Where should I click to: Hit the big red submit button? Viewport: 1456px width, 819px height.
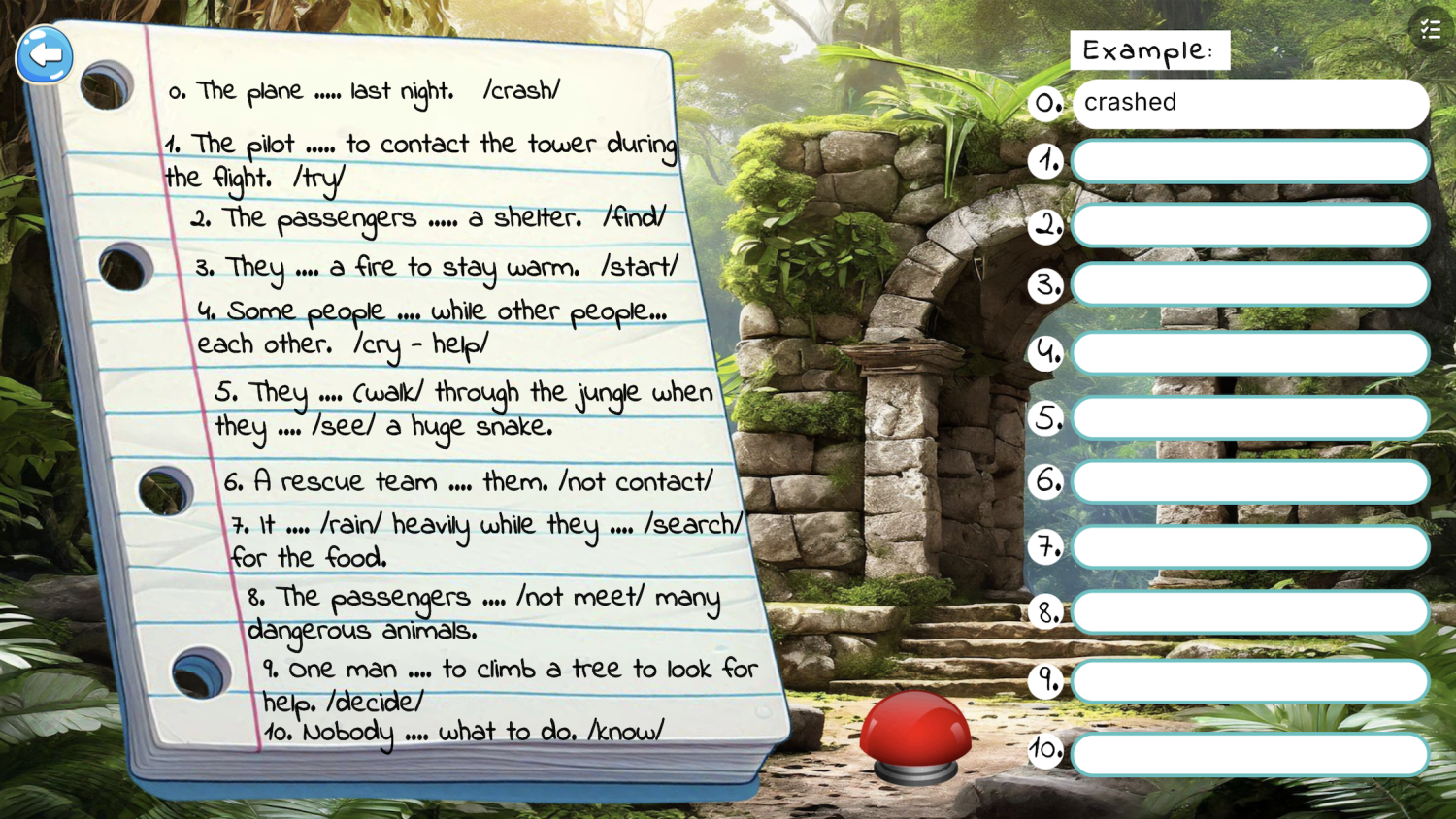tap(914, 734)
